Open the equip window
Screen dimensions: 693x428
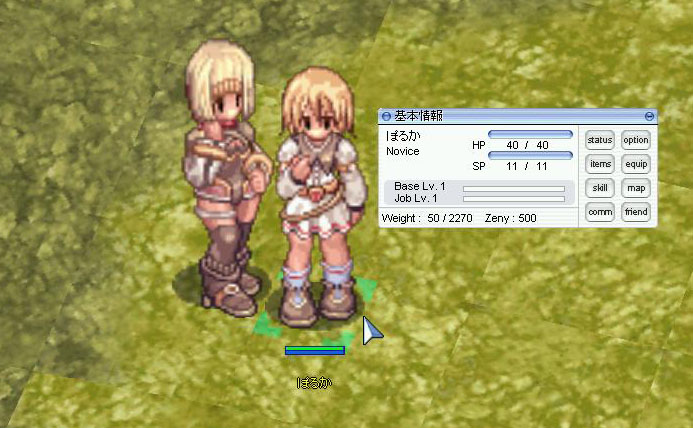click(636, 164)
